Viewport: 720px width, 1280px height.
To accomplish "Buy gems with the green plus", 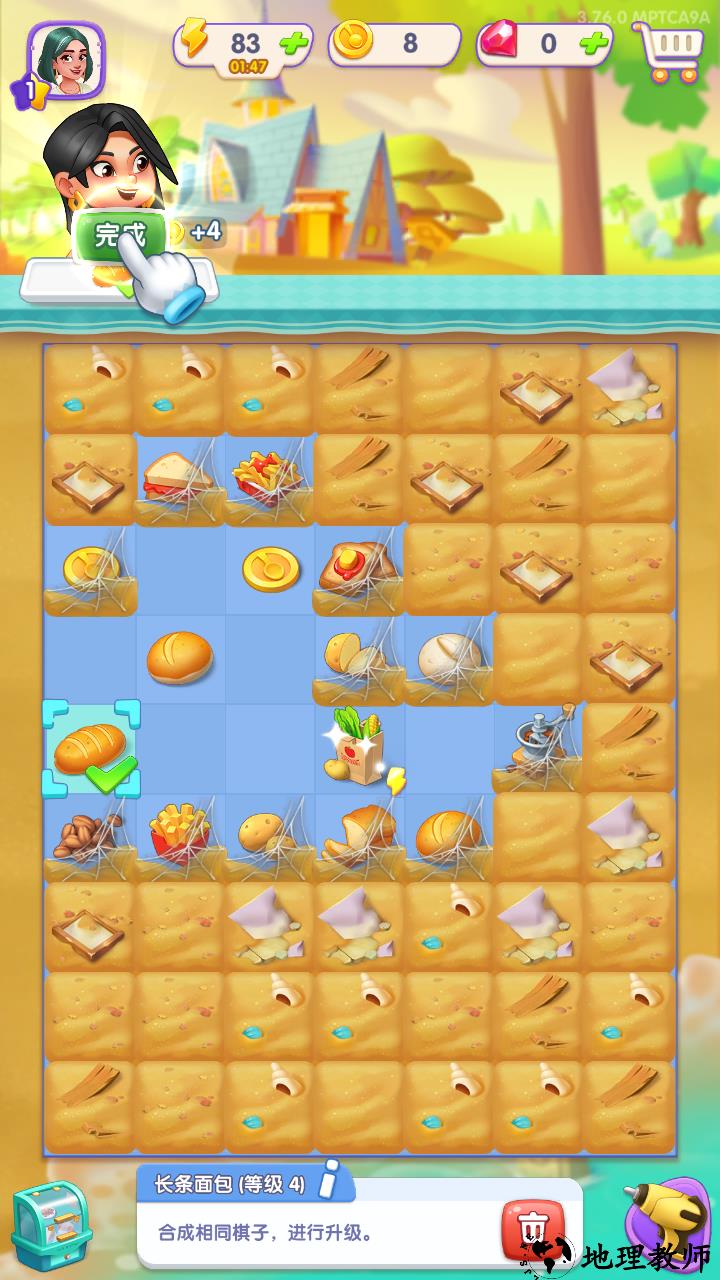I will click(594, 44).
